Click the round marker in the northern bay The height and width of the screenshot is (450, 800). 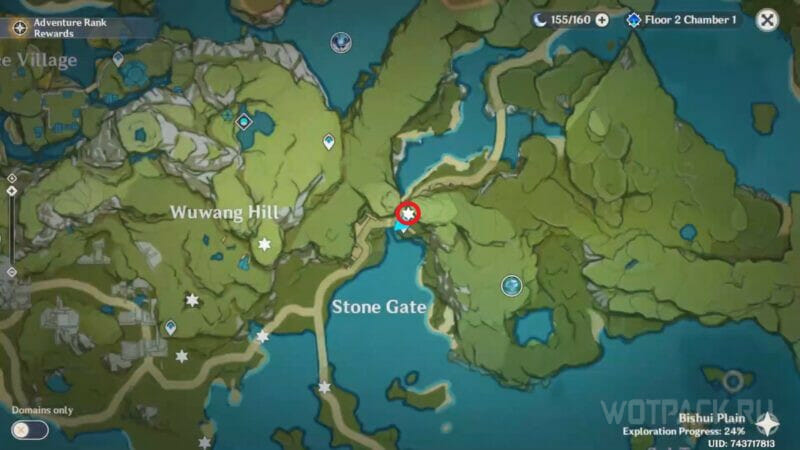341,42
